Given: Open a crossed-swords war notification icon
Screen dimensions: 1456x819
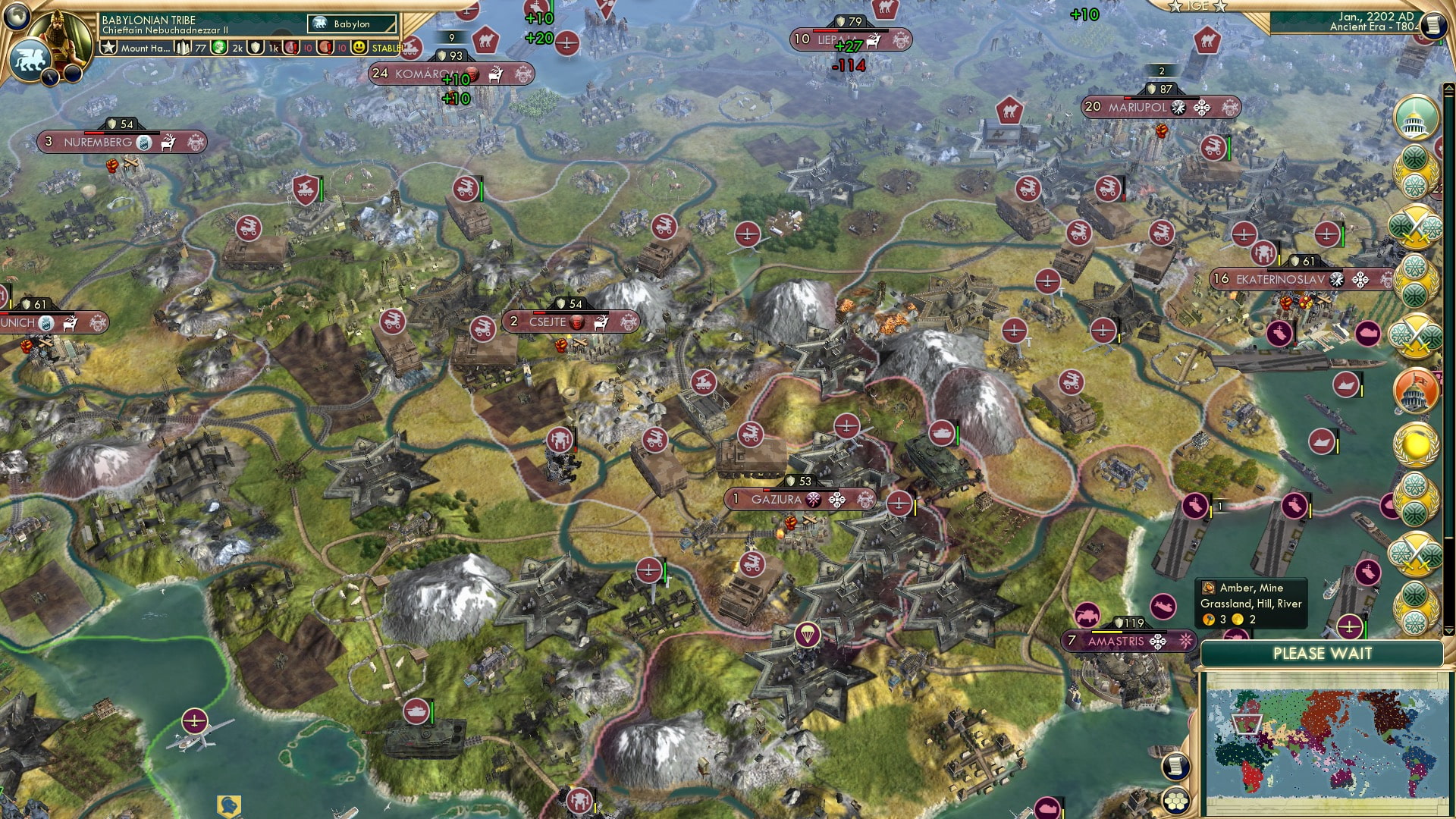Looking at the screenshot, I should point(1415,227).
